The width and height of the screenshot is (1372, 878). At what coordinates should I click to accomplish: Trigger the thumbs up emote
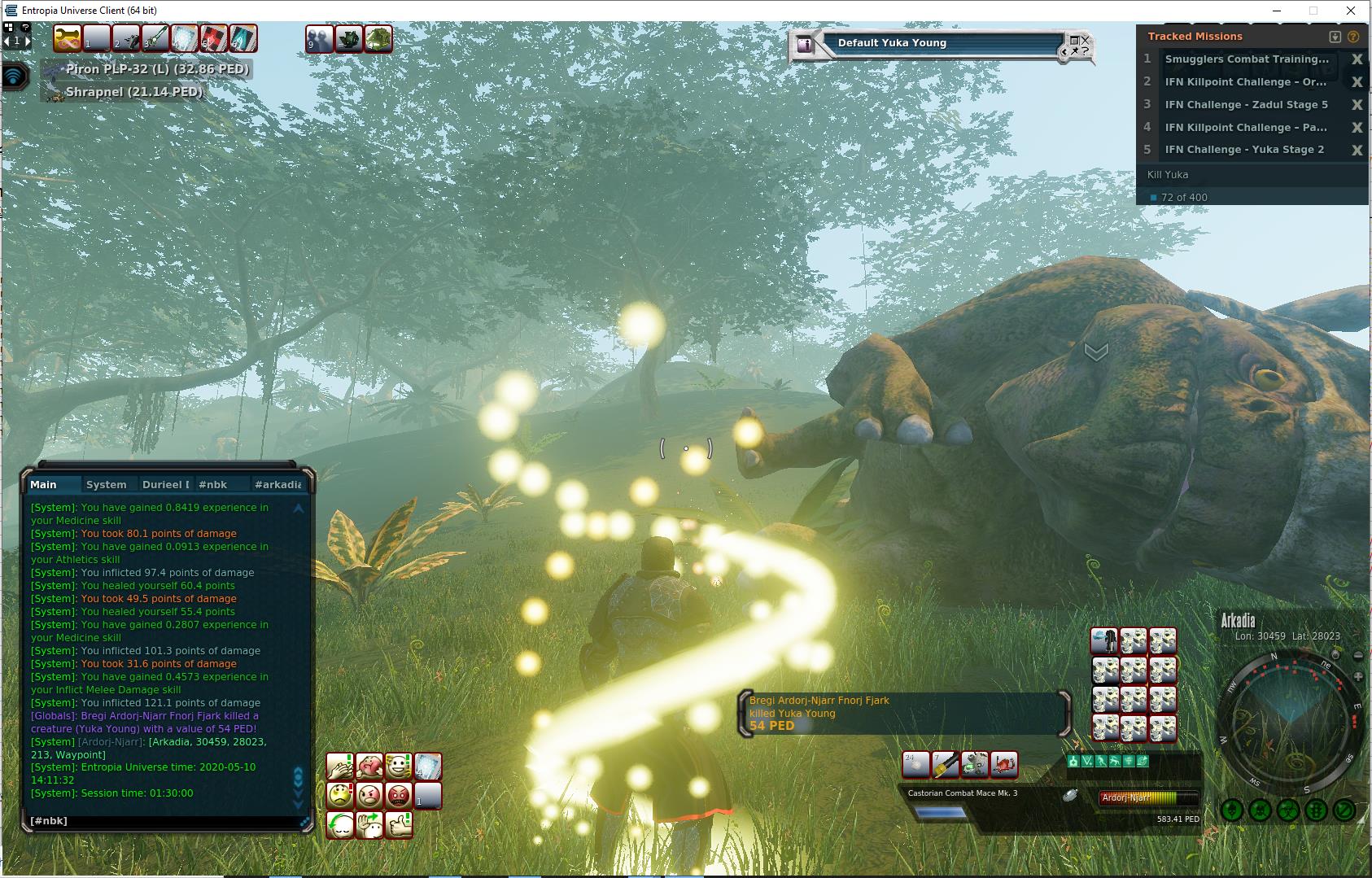399,824
